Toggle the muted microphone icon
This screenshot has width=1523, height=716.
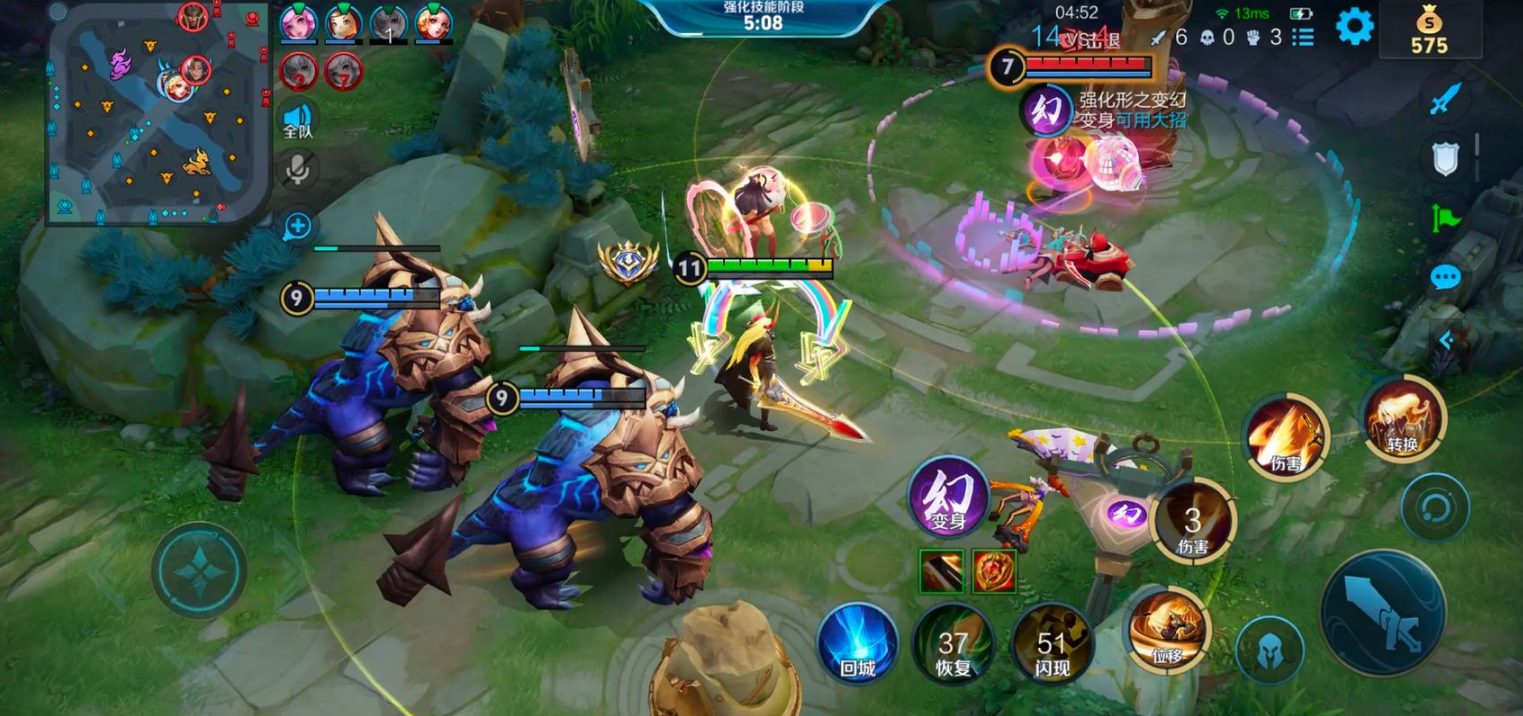pyautogui.click(x=297, y=169)
